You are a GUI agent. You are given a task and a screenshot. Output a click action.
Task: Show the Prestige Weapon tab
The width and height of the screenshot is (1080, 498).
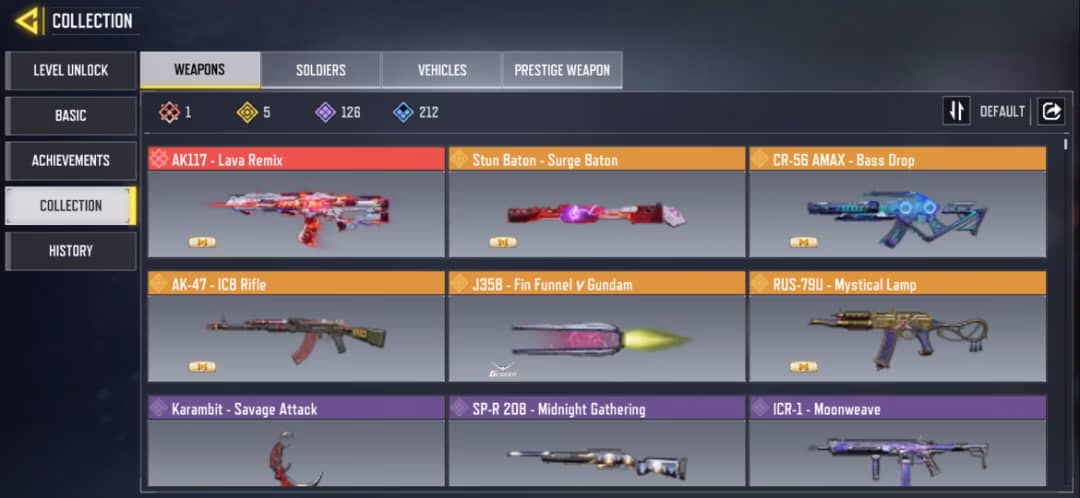point(562,70)
